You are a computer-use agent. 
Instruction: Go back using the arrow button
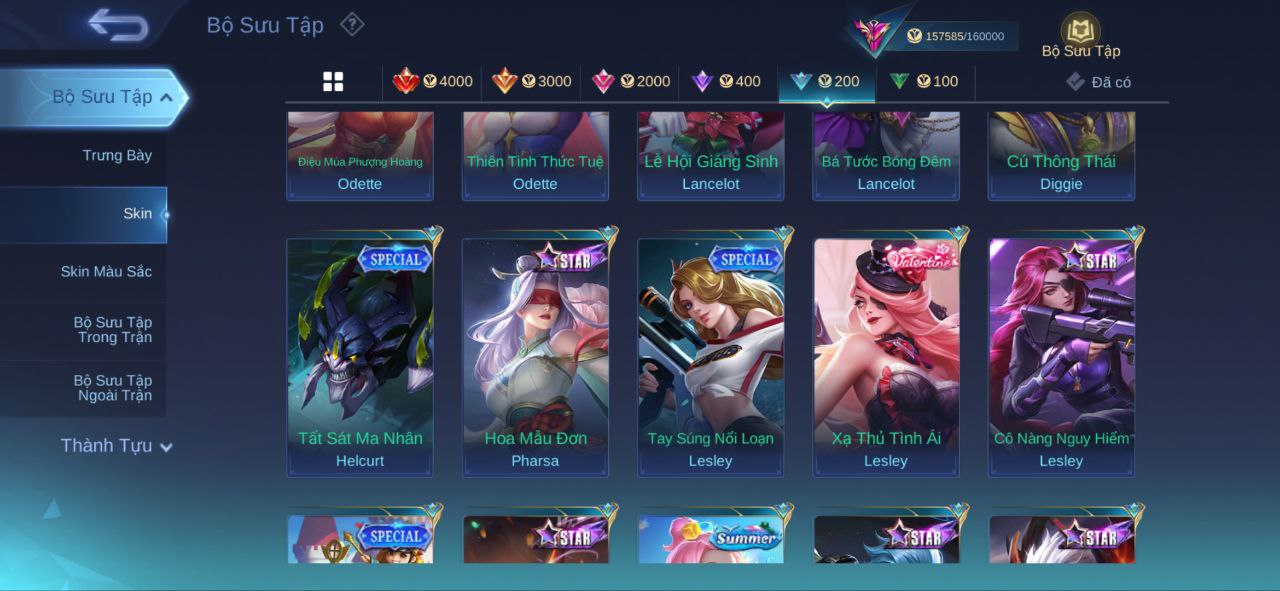click(x=118, y=25)
